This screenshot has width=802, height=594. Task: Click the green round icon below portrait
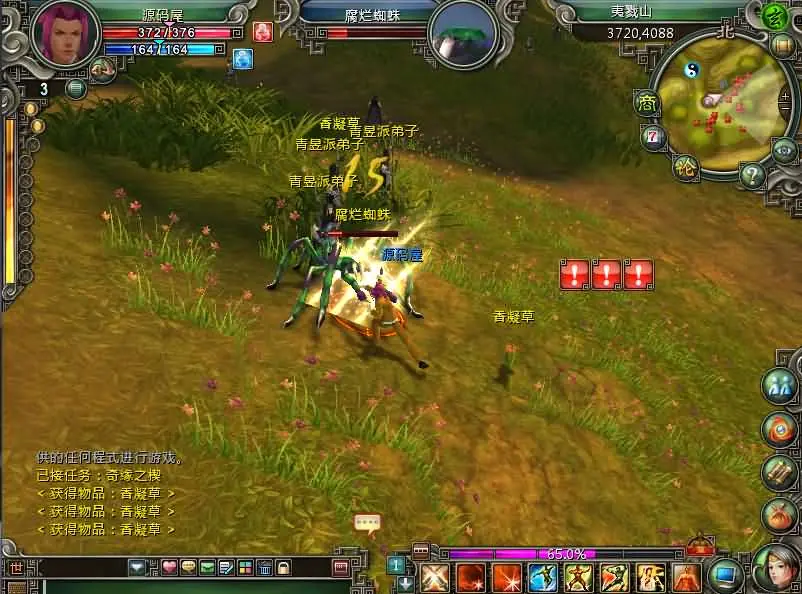point(76,89)
